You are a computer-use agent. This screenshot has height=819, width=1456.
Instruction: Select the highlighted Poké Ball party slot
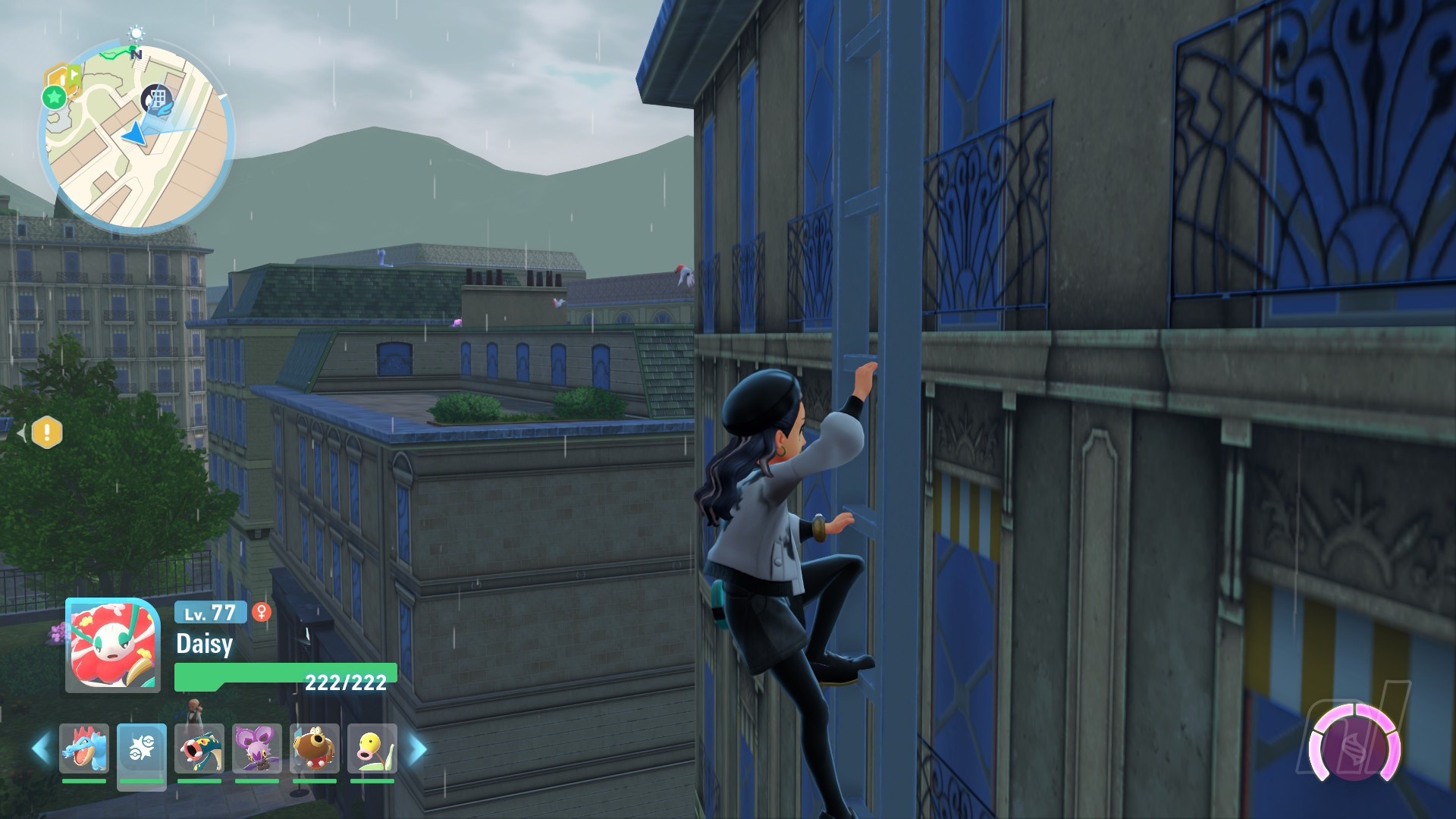[x=142, y=748]
